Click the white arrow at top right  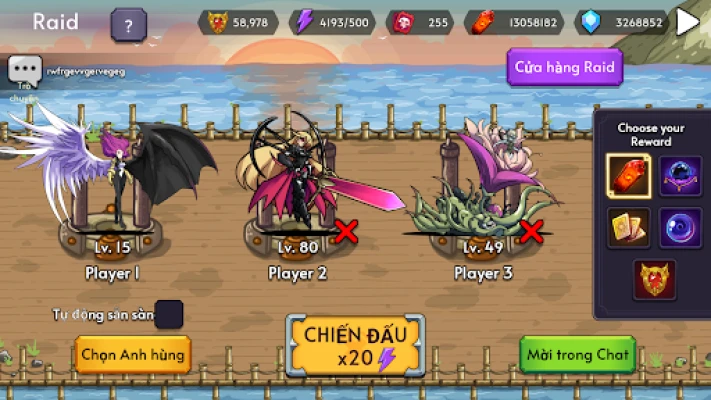point(688,21)
